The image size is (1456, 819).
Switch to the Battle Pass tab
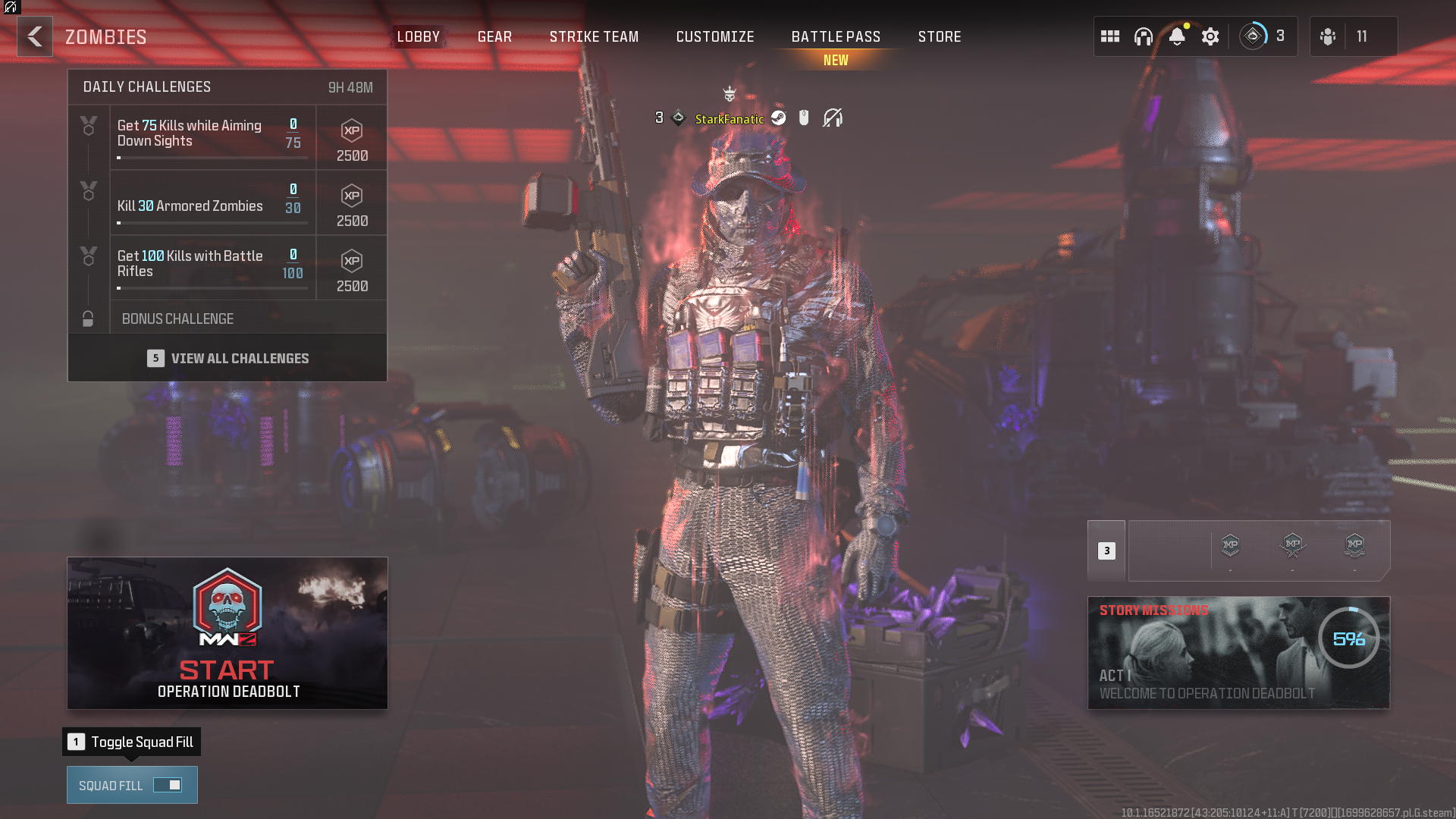click(835, 36)
